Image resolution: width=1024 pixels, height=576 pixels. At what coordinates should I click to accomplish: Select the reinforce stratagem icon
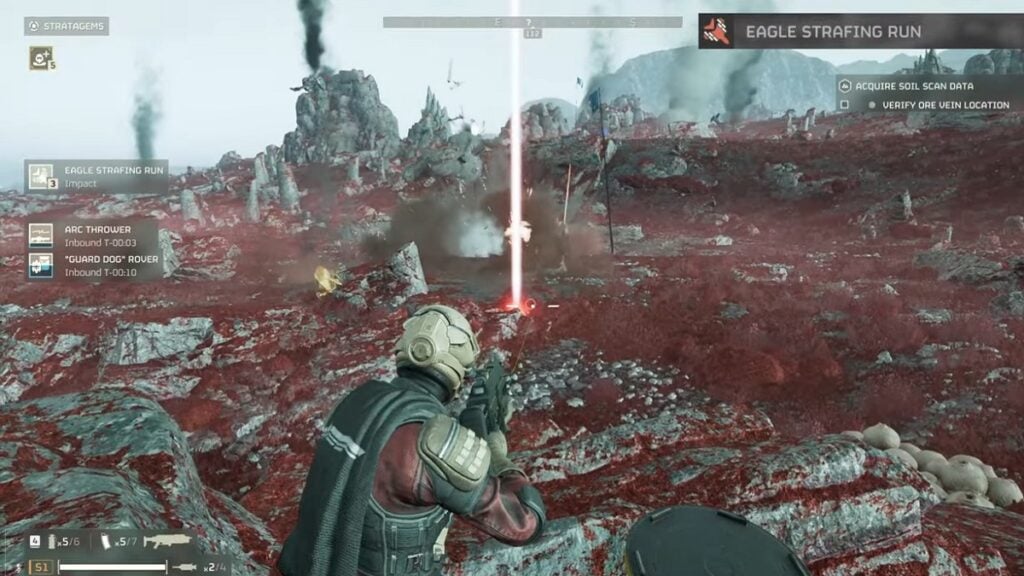[x=40, y=58]
